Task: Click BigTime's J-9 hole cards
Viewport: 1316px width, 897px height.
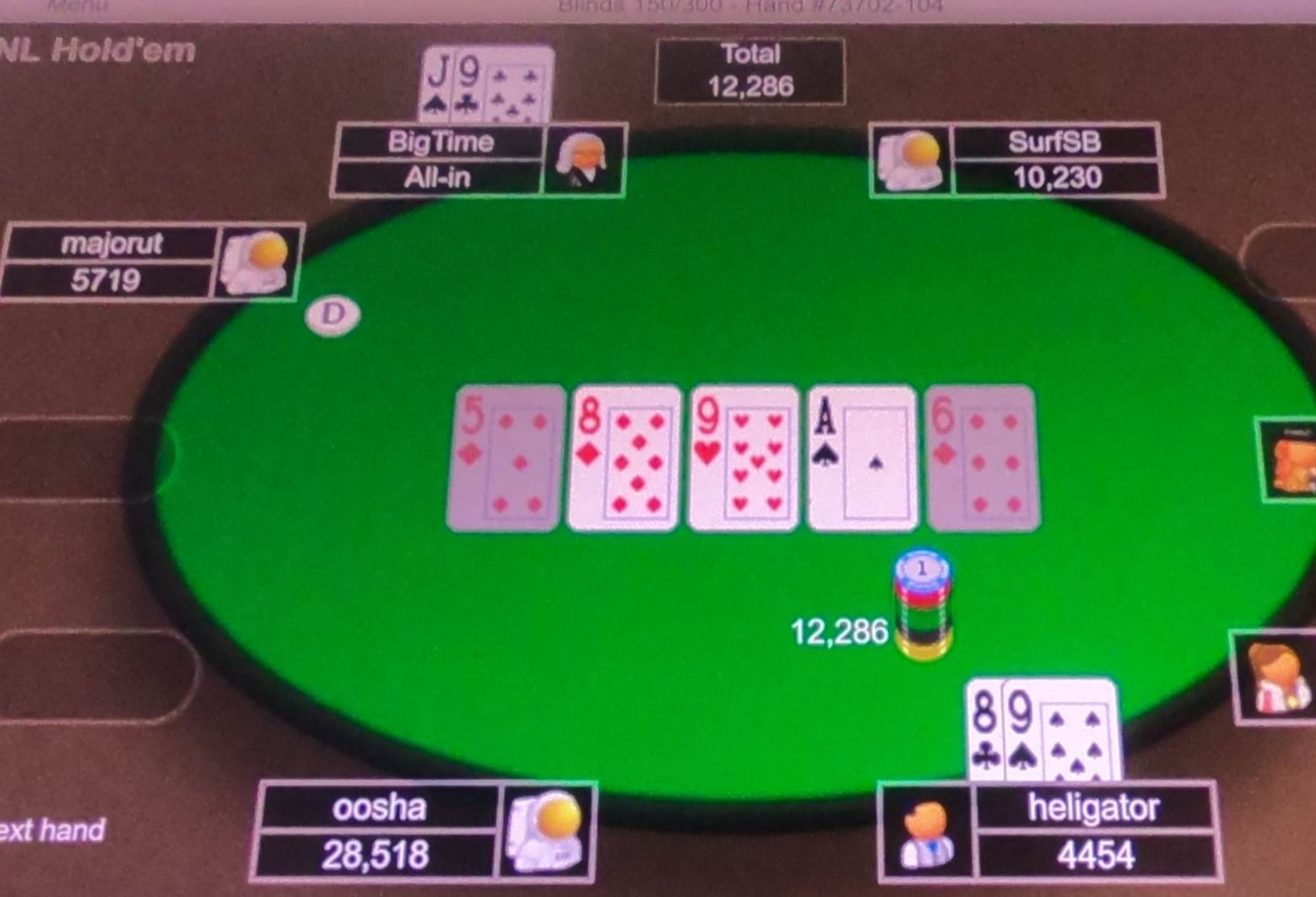Action: [x=486, y=84]
